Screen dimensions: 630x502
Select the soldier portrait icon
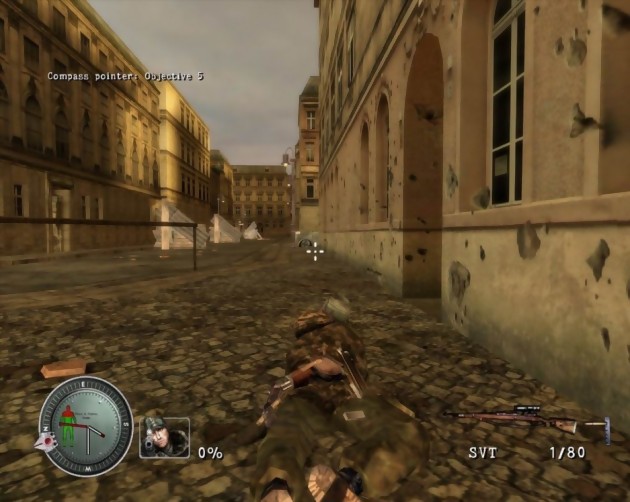pyautogui.click(x=164, y=437)
